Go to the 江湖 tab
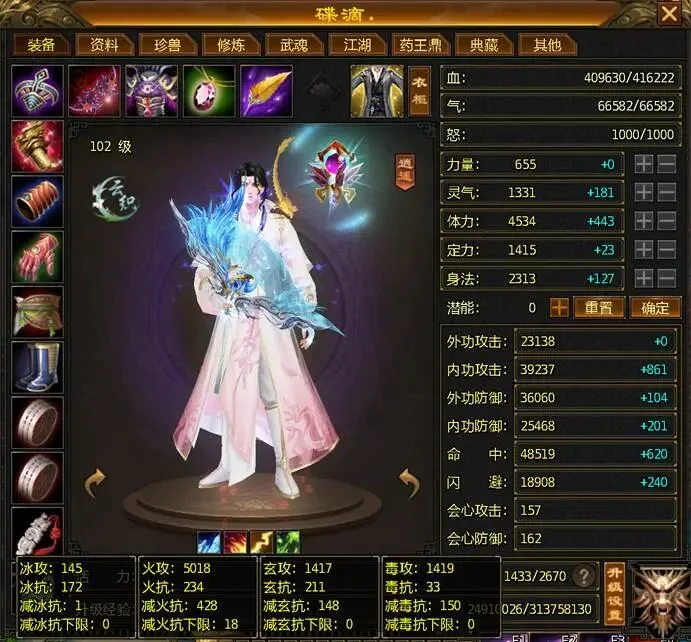The height and width of the screenshot is (642, 691). click(x=357, y=45)
